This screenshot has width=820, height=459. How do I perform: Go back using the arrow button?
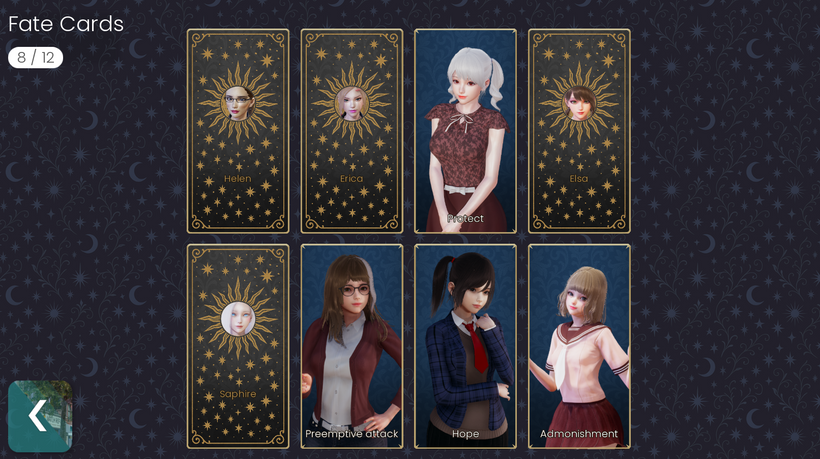pyautogui.click(x=40, y=416)
